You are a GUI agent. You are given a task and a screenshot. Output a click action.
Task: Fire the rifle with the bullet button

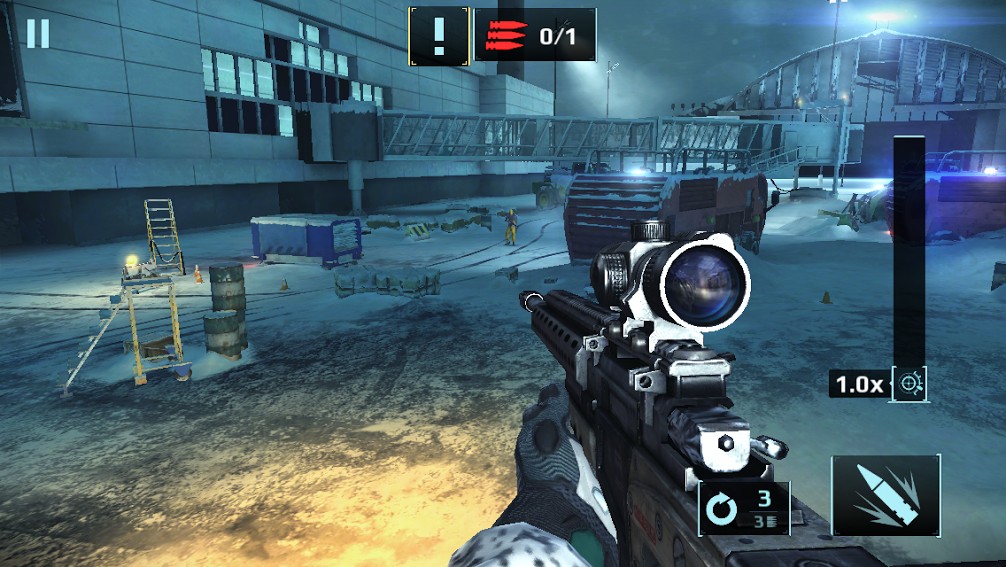coord(886,496)
